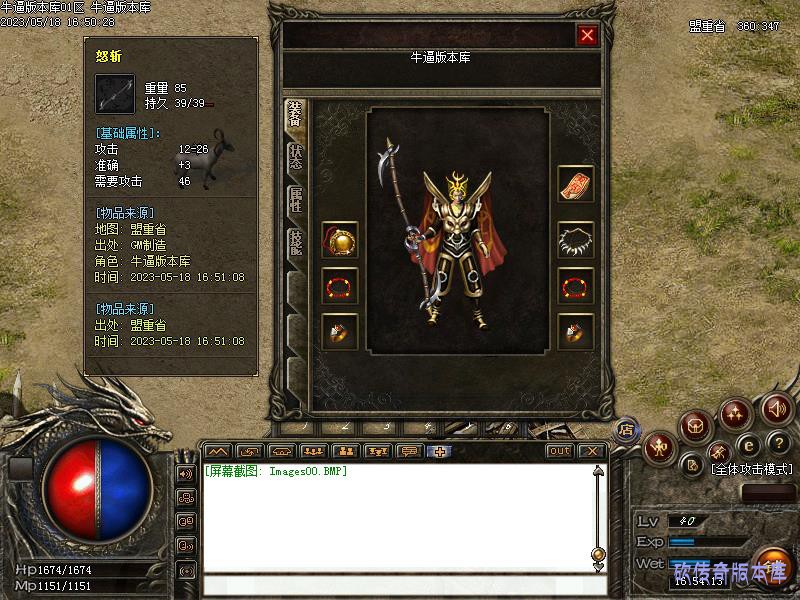Image resolution: width=800 pixels, height=600 pixels.
Task: Select the plus-sign chat channel button
Action: tap(438, 451)
